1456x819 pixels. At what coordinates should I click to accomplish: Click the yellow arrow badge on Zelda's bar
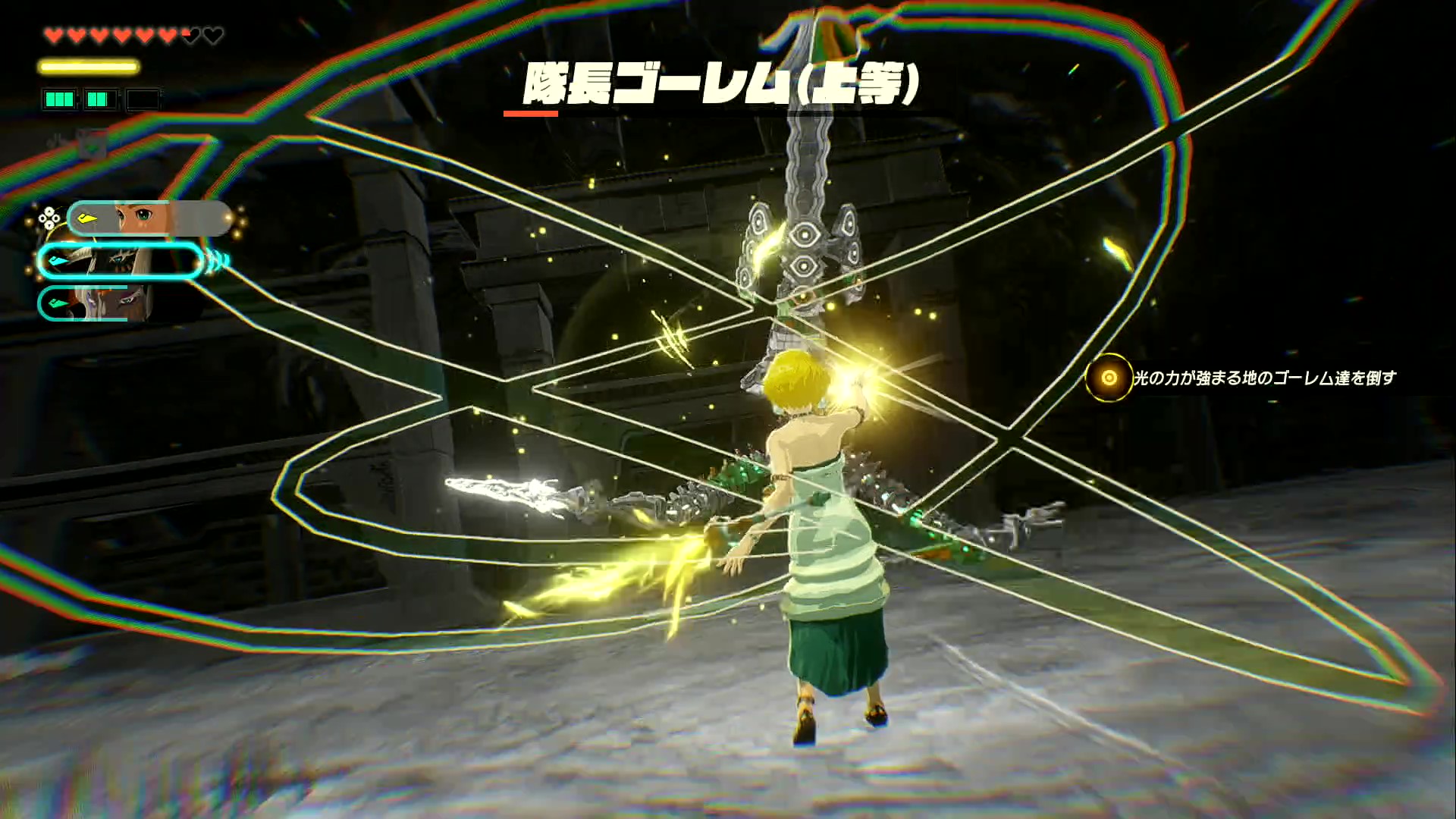[86, 218]
